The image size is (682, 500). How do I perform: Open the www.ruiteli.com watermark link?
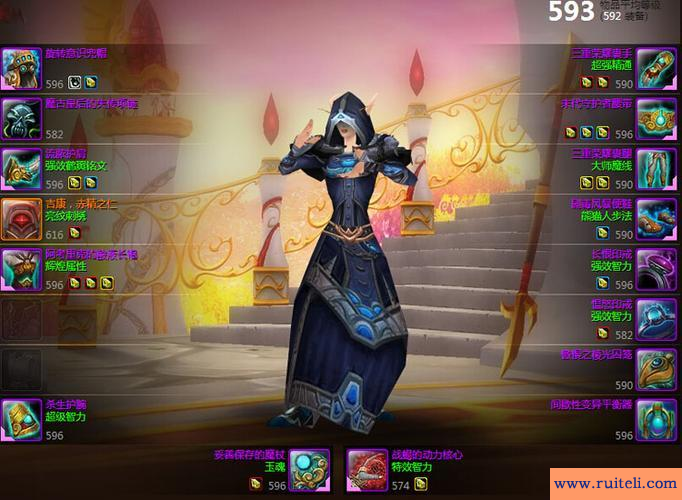coord(614,483)
